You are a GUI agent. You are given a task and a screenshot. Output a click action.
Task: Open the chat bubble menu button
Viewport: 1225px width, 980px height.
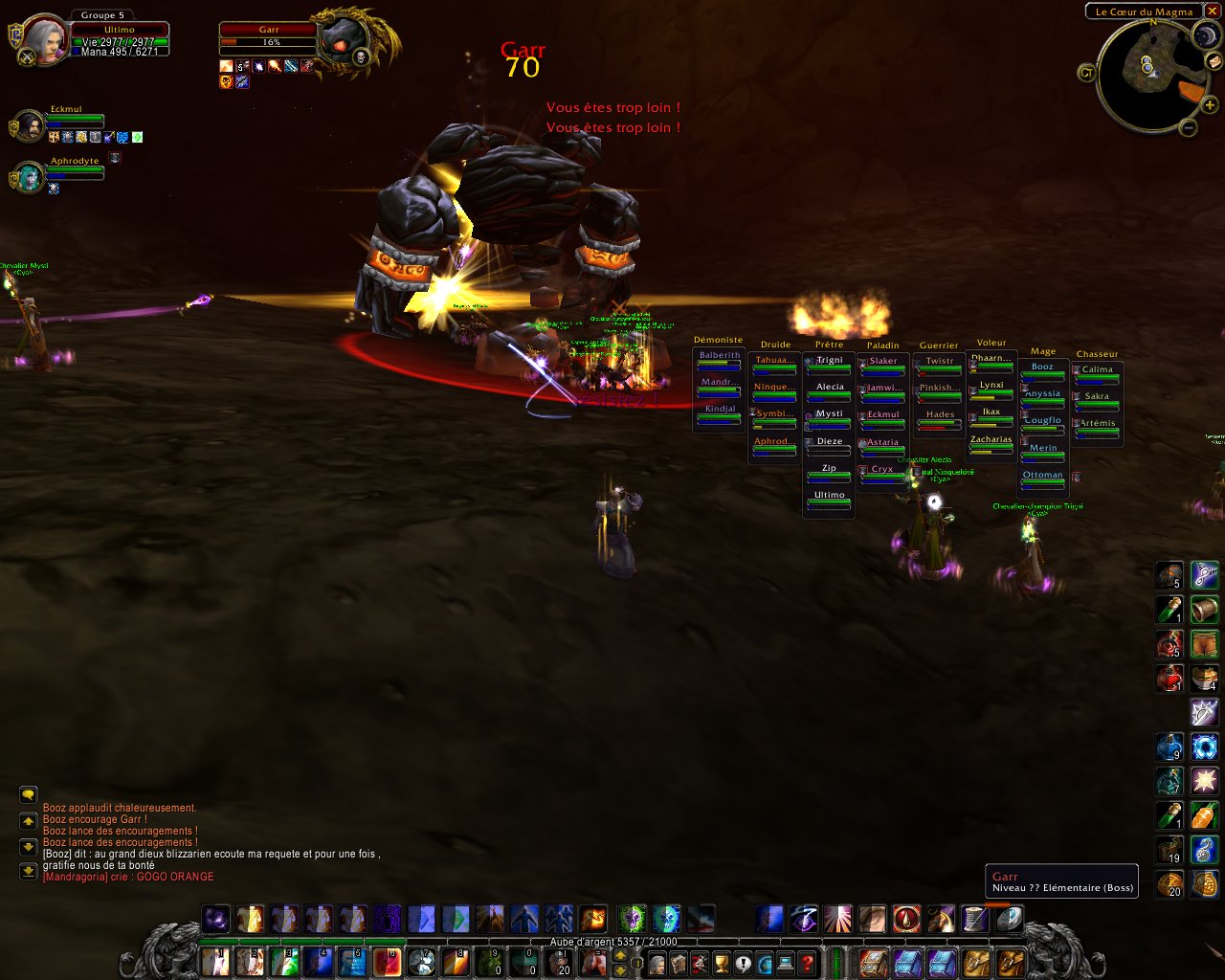(28, 795)
